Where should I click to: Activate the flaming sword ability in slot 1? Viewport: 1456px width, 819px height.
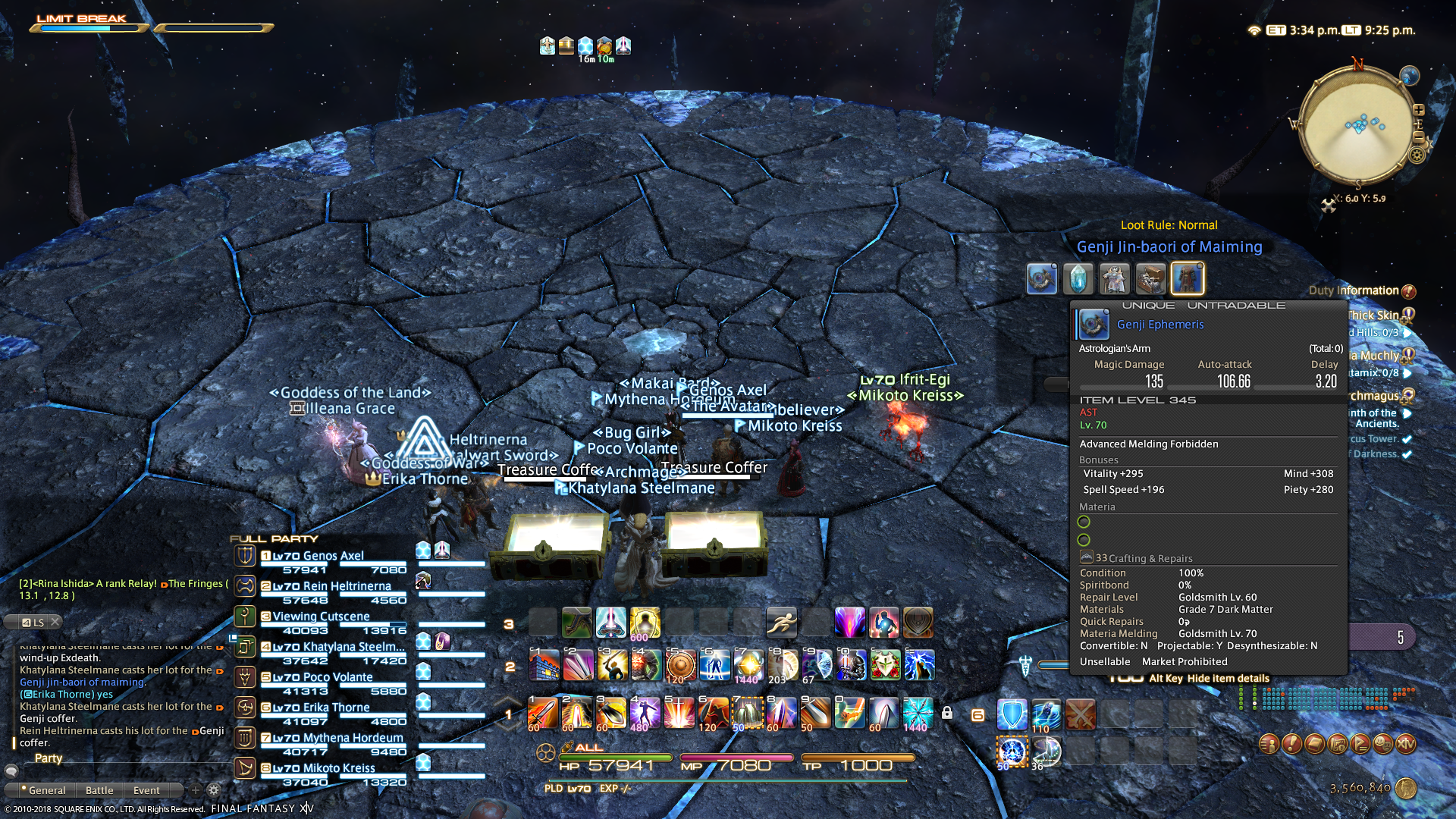point(543,713)
